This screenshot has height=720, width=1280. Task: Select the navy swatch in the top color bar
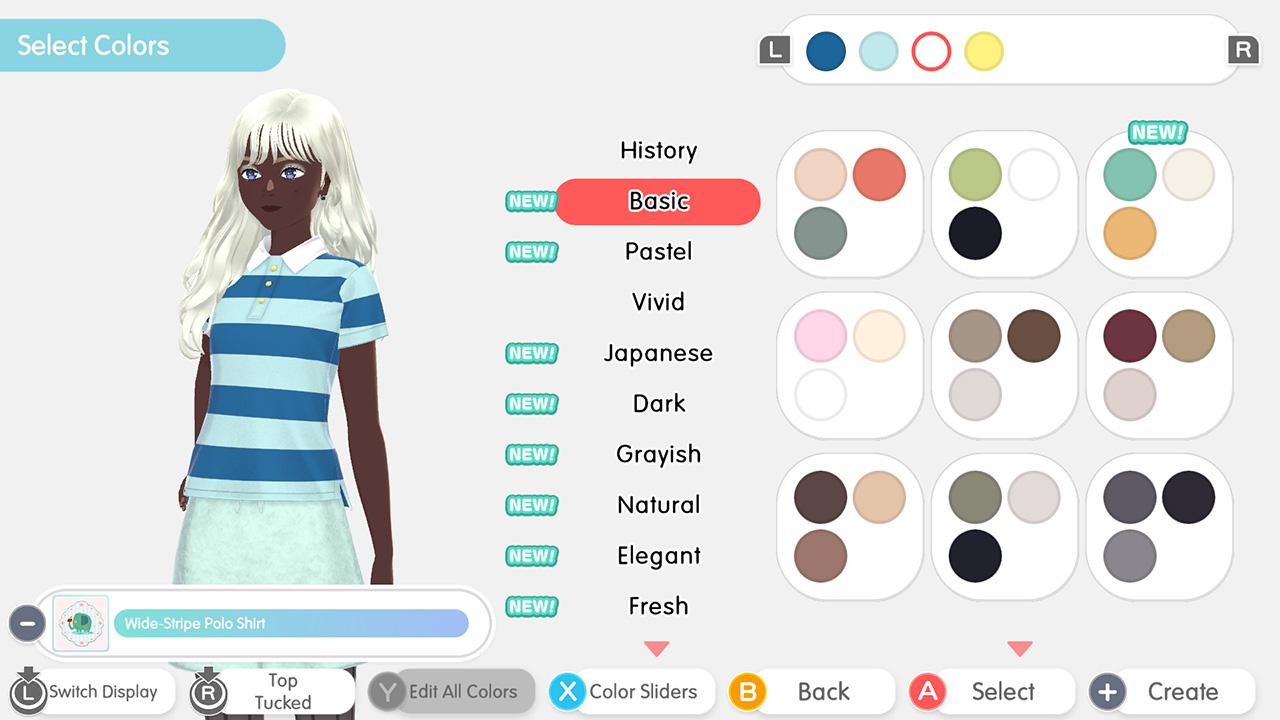(x=826, y=51)
